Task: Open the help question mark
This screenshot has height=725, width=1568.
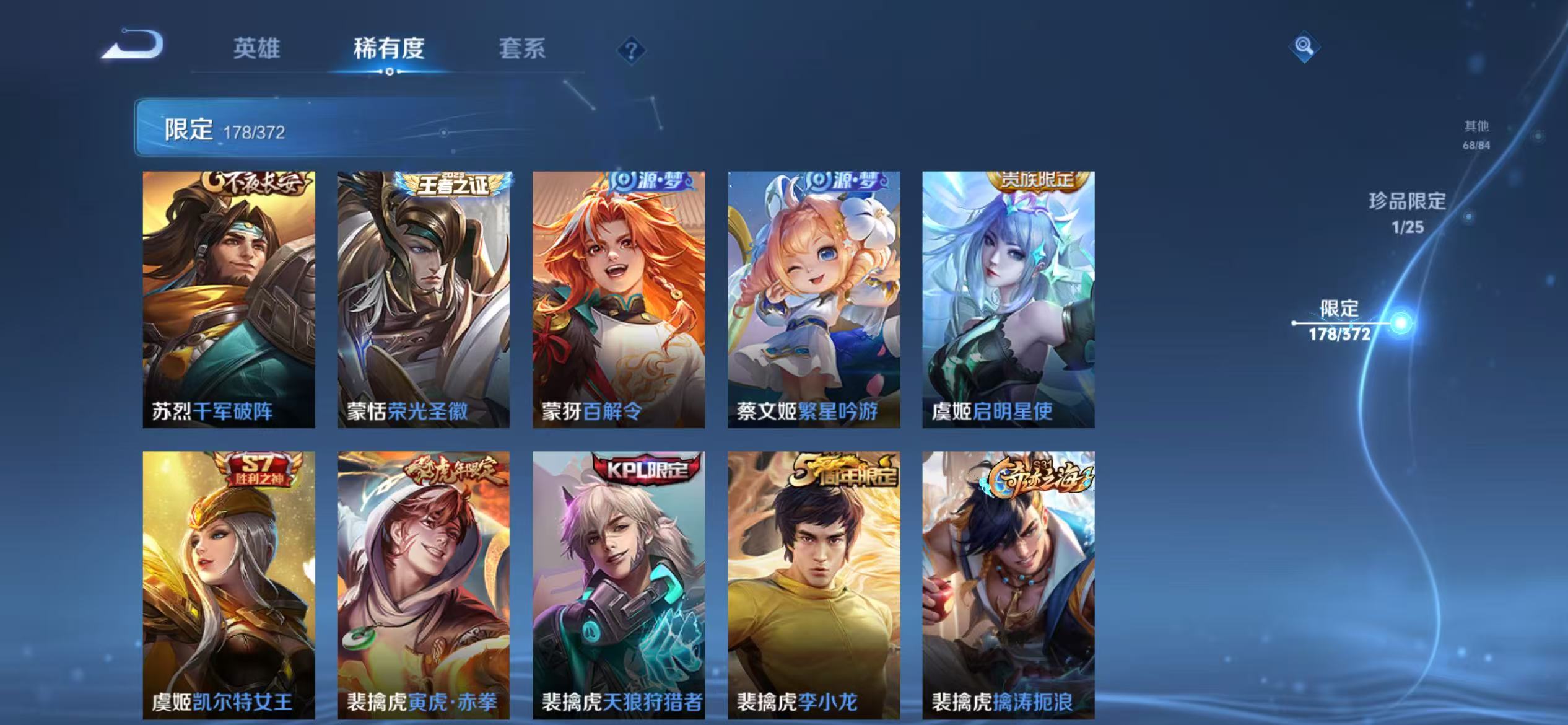Action: (x=630, y=51)
